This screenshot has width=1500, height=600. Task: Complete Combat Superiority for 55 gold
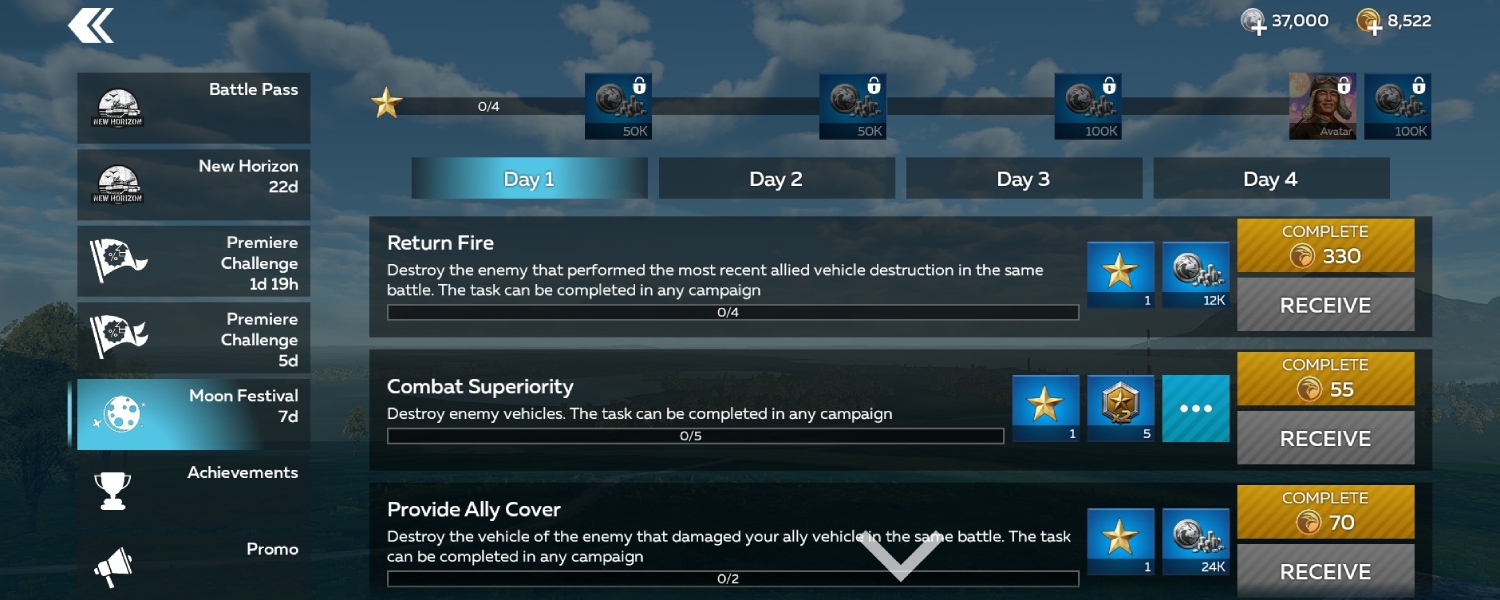click(1325, 379)
